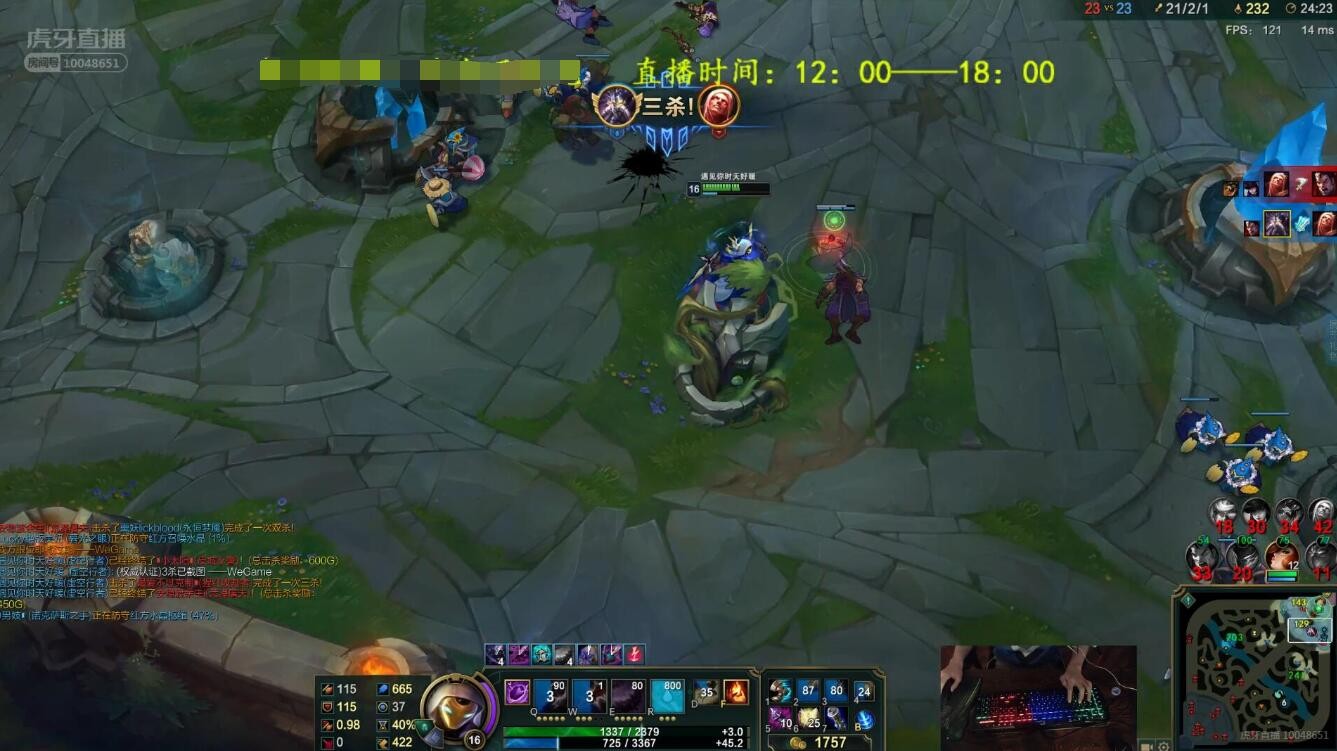Select the item slot showing 80 cooldown
1337x751 pixels.
pyautogui.click(x=836, y=691)
